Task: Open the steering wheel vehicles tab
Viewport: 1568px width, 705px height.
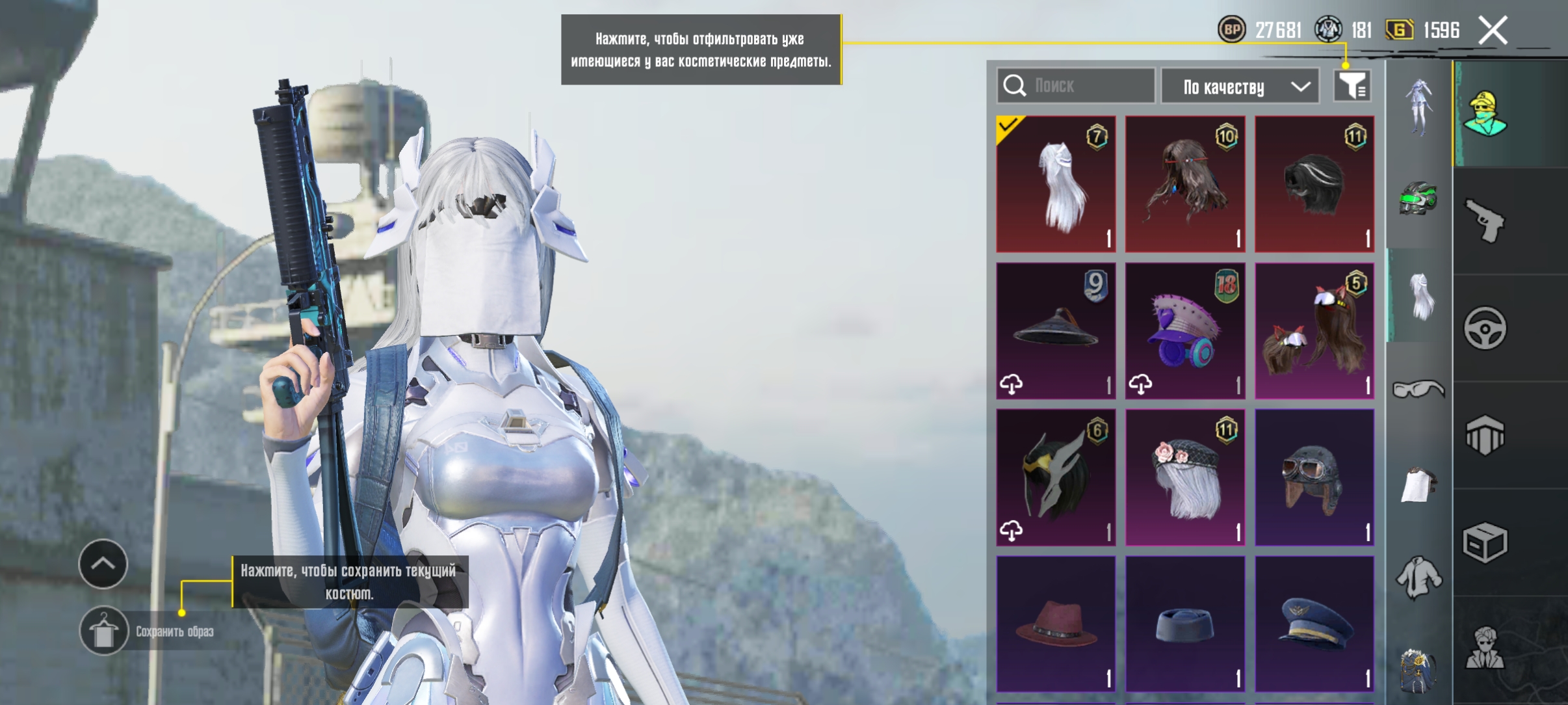Action: pos(1485,328)
